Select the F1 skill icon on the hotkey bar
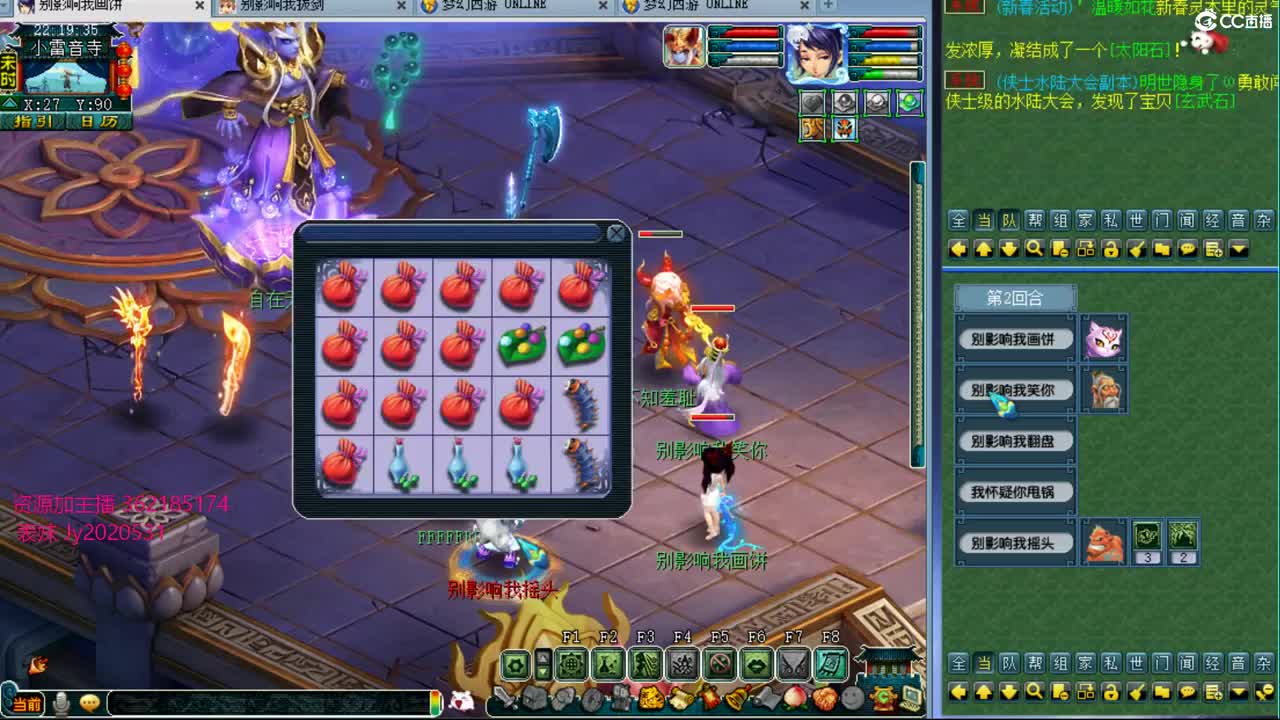The height and width of the screenshot is (720, 1280). pyautogui.click(x=572, y=663)
